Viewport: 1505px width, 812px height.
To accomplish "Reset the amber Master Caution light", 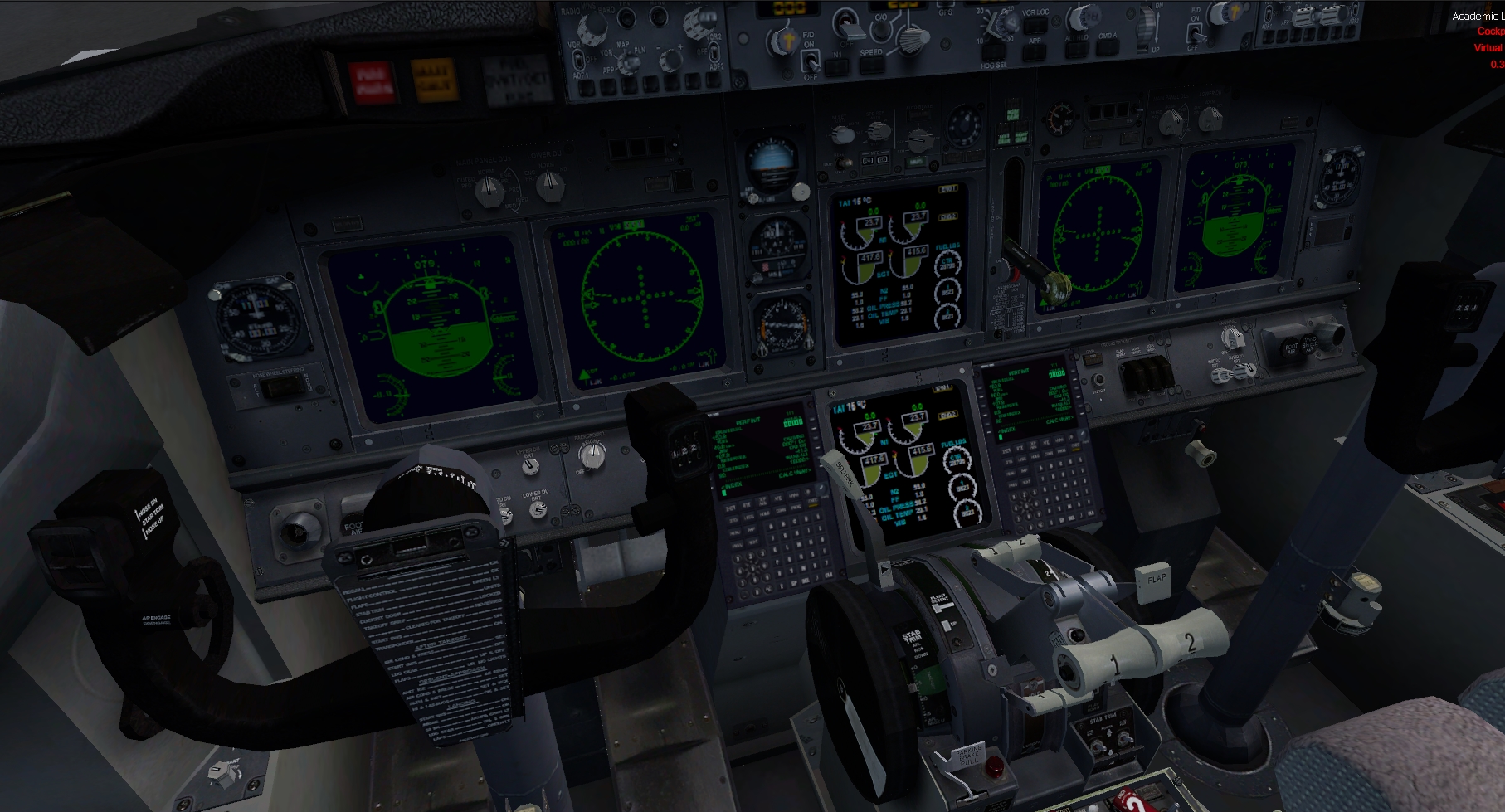I will click(x=432, y=80).
